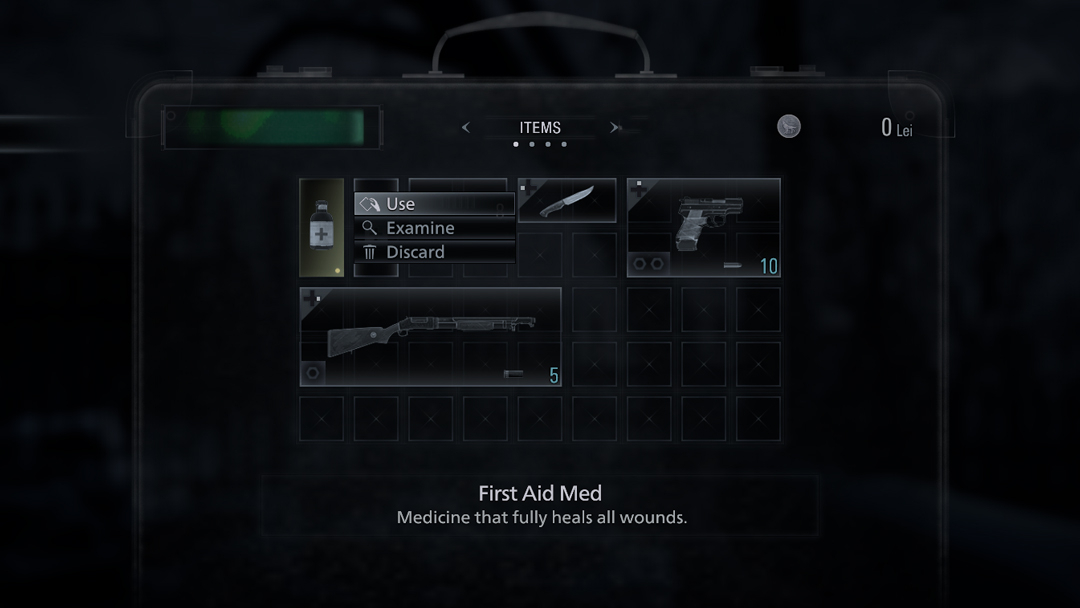Use the First Aid Med

[434, 204]
